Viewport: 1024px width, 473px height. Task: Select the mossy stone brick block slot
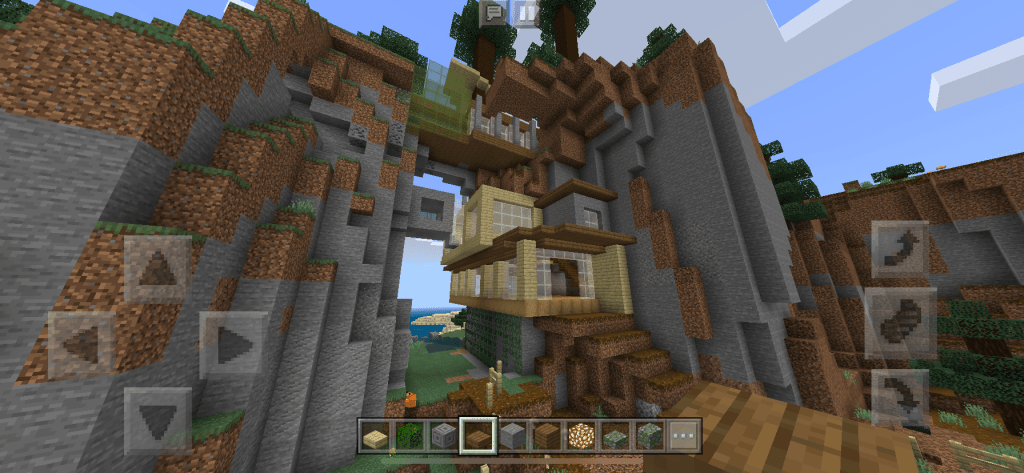[650, 436]
